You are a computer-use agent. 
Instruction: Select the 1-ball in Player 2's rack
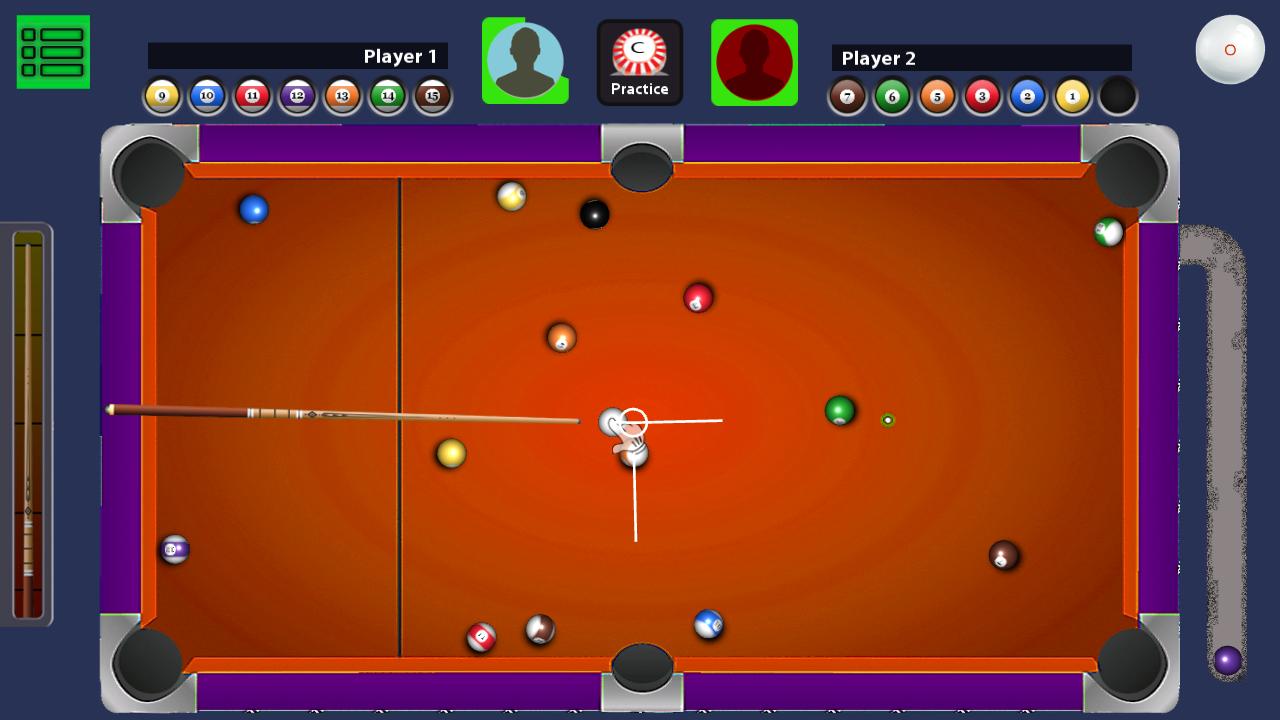(x=1072, y=95)
